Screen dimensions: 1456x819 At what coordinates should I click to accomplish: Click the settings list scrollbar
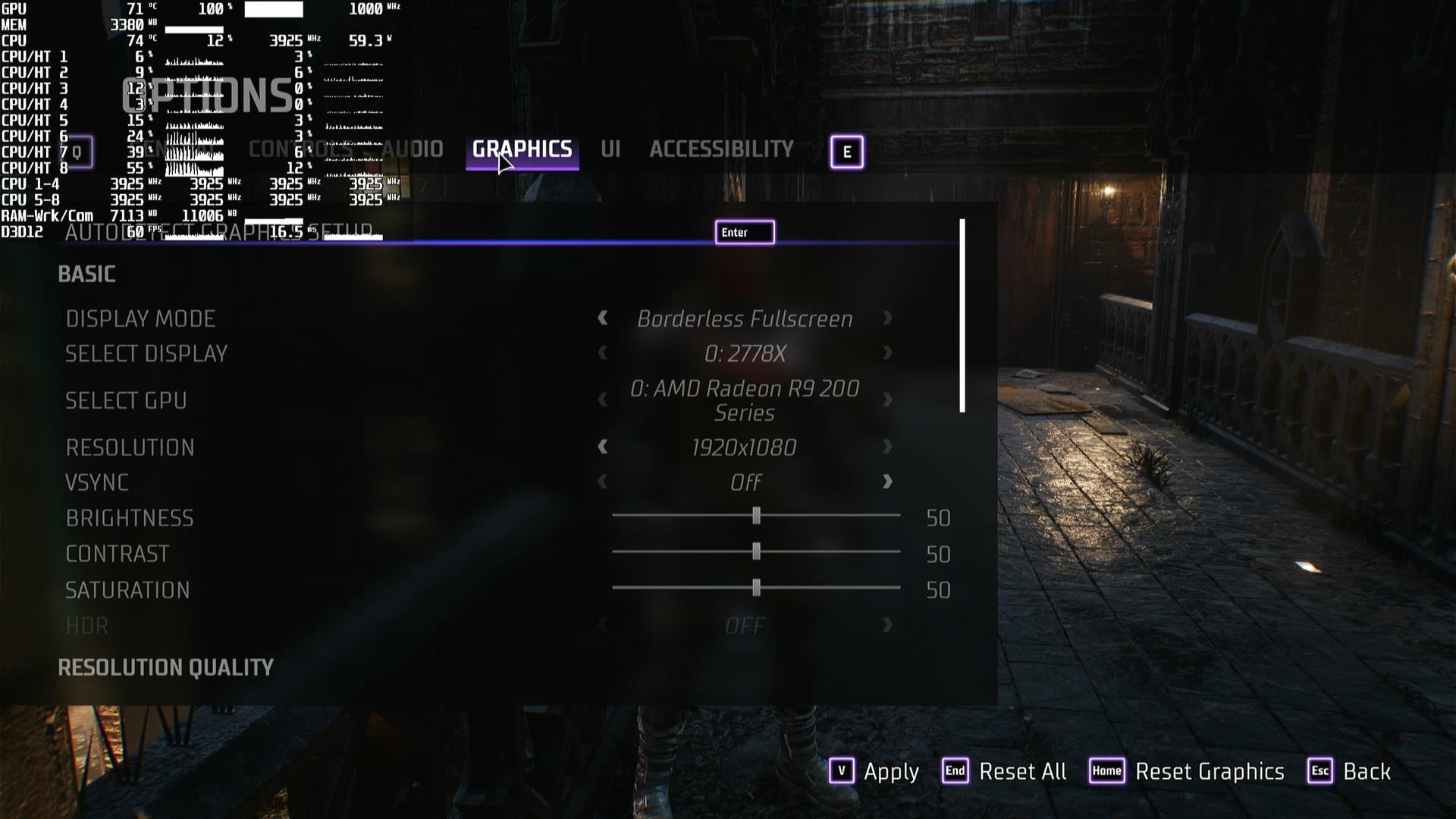tap(962, 315)
